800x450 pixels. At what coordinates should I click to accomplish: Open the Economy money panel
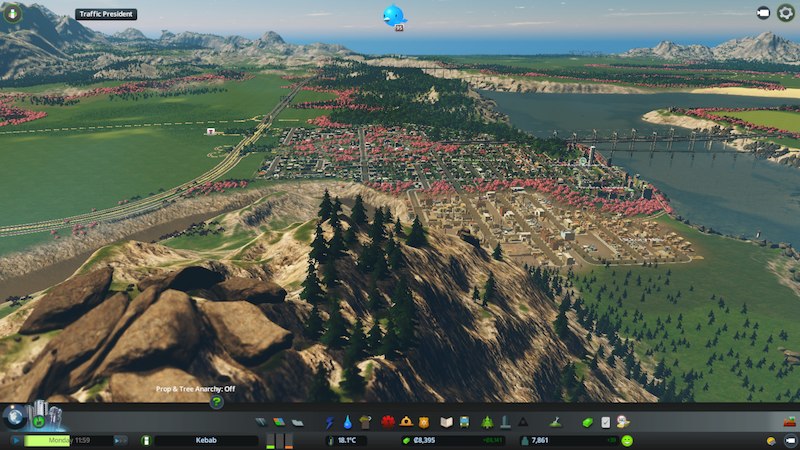(x=588, y=423)
